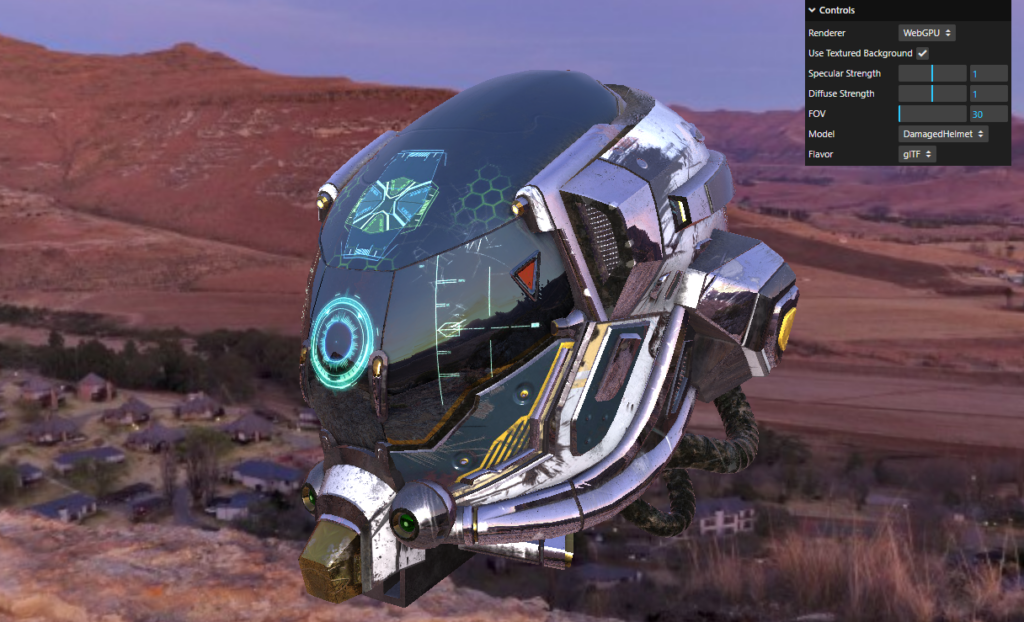Click the Diffuse Strength slider track

point(932,94)
